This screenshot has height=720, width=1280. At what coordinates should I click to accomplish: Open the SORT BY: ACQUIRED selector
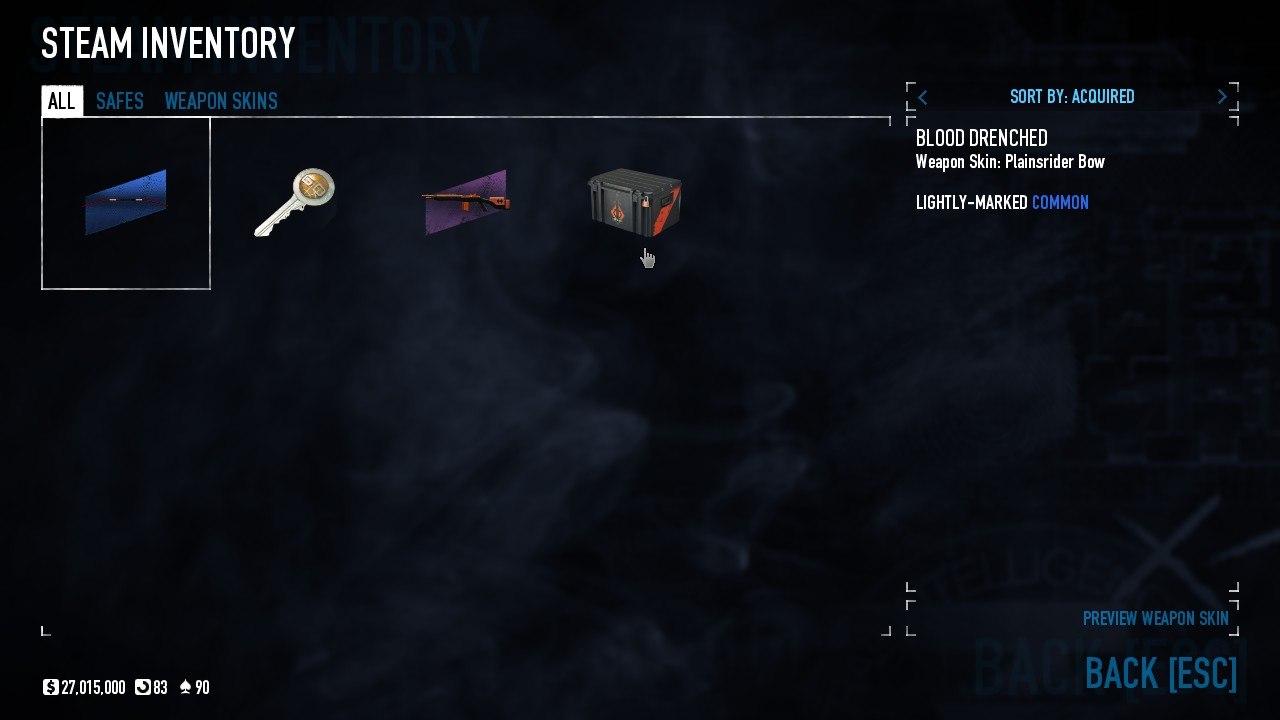coord(1072,96)
